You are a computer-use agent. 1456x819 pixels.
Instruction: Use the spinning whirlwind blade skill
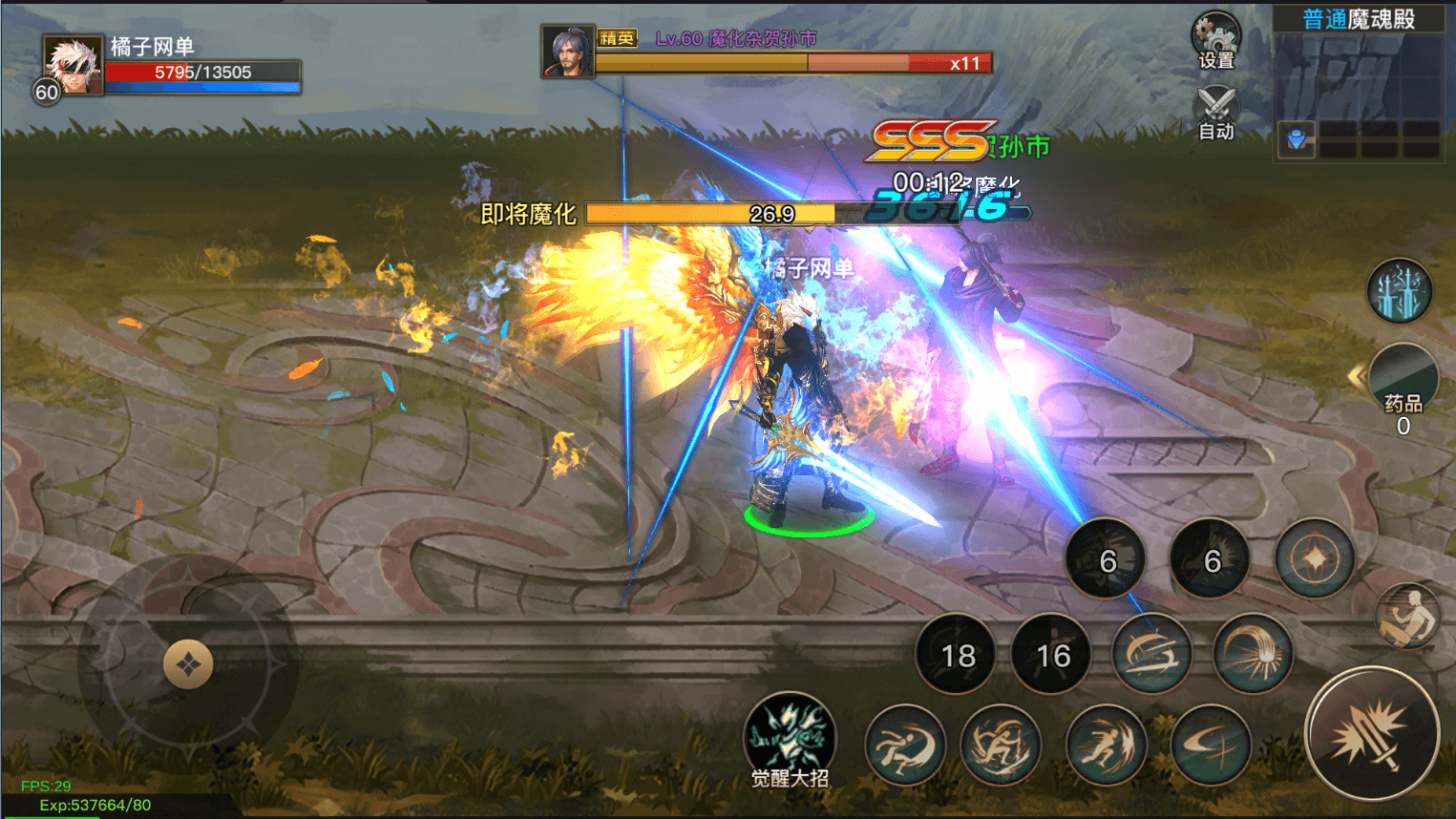pos(1152,654)
